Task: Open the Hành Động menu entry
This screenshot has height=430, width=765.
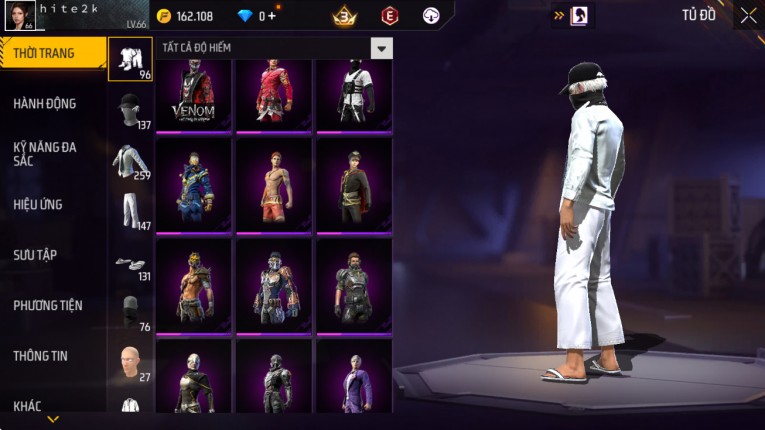Action: (45, 103)
